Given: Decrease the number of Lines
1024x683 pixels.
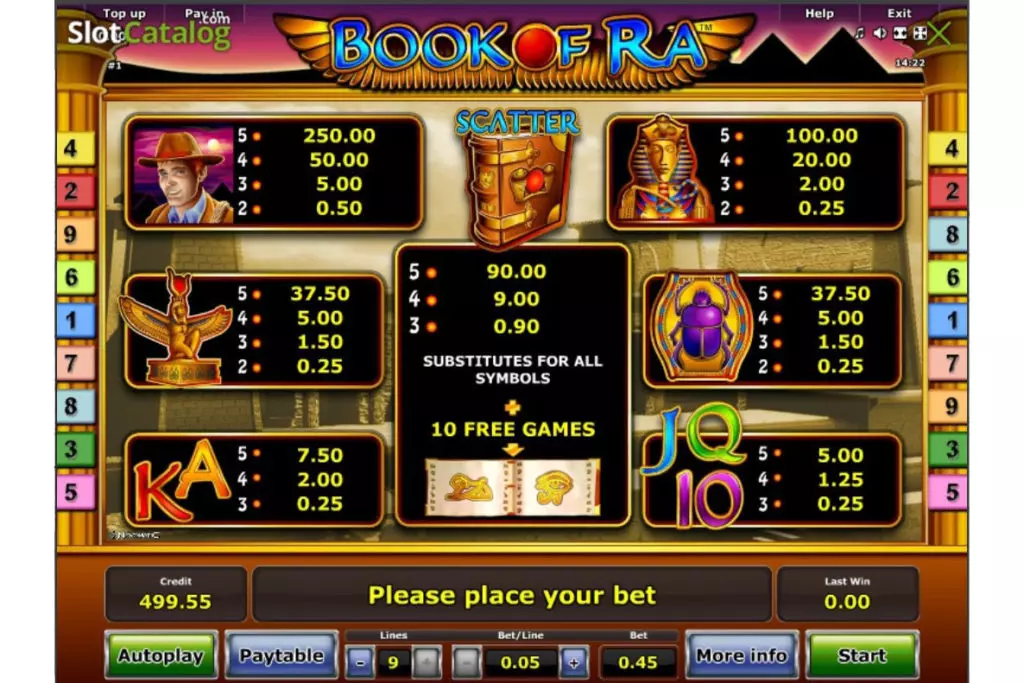Looking at the screenshot, I should [x=361, y=661].
